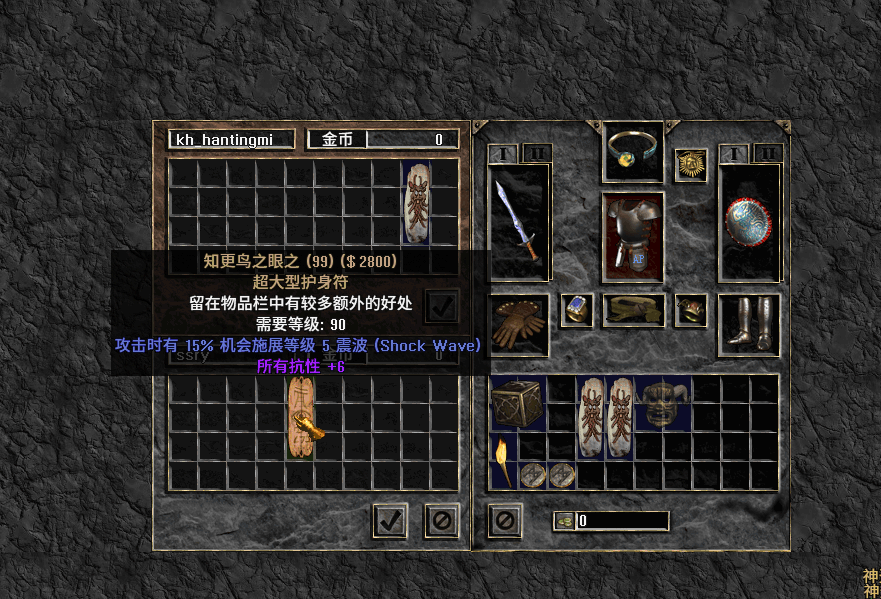Image resolution: width=881 pixels, height=599 pixels.
Task: Pick up the horned mask in inventory
Action: [664, 402]
